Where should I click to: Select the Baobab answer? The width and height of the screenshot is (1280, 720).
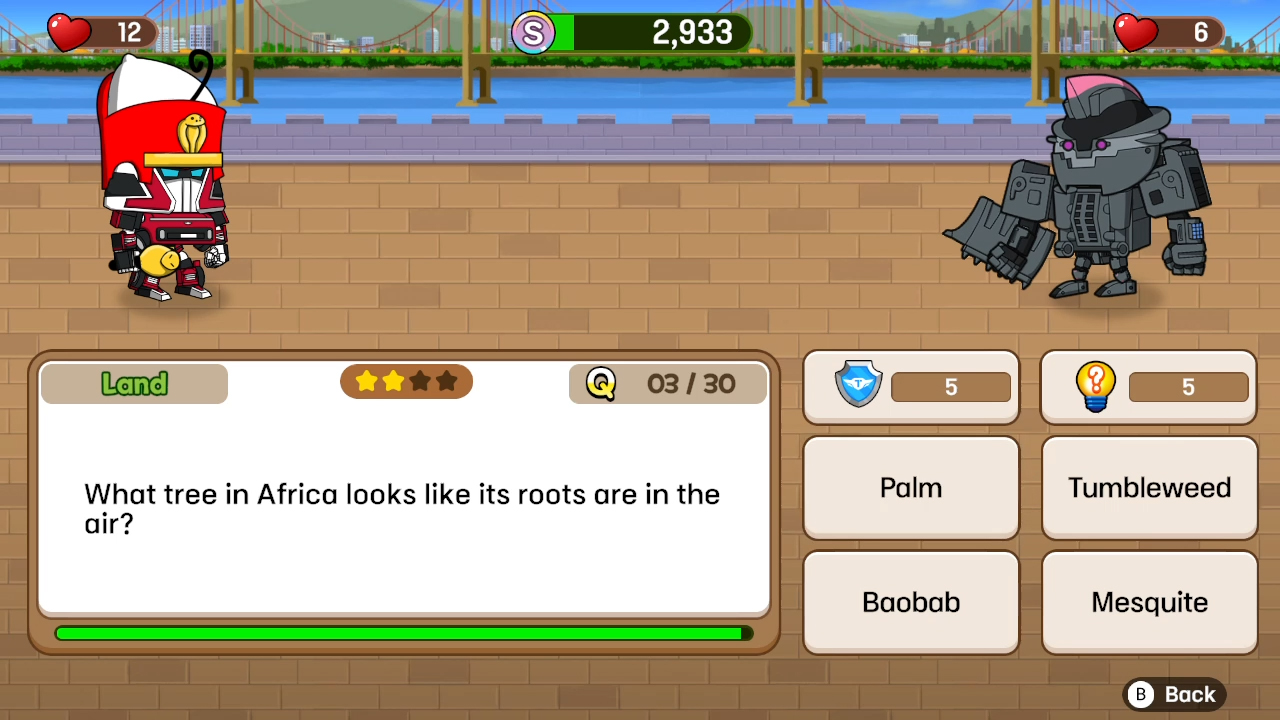click(x=910, y=602)
